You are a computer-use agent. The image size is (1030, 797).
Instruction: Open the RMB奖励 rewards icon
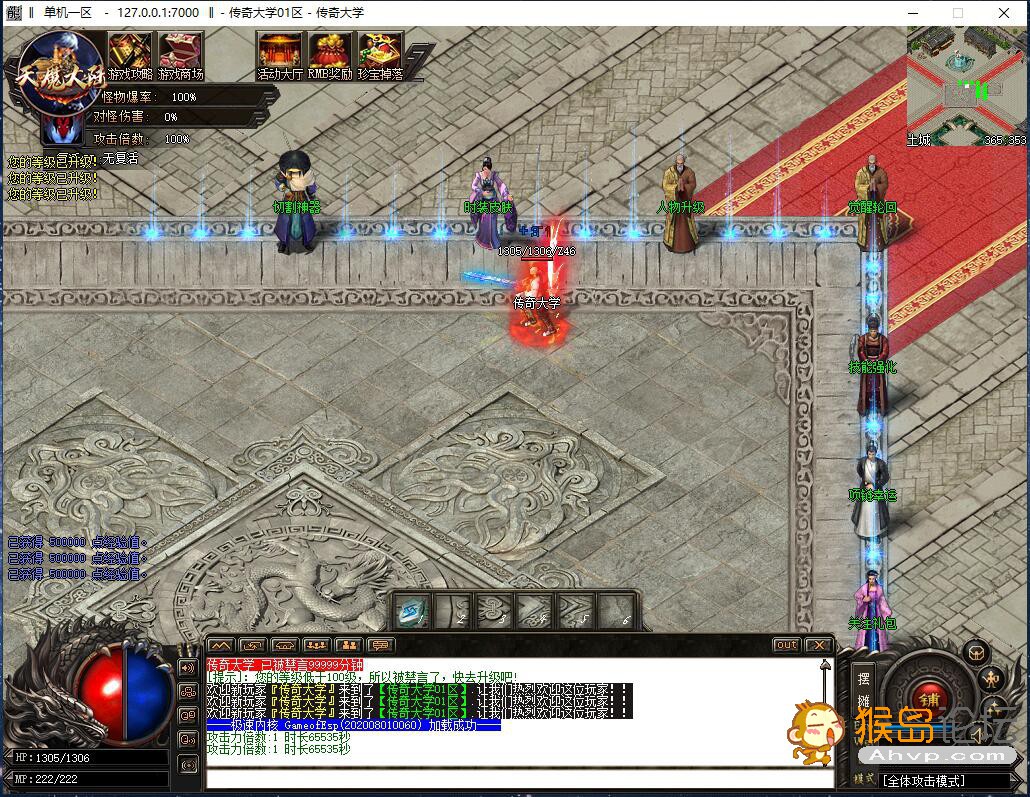[329, 54]
